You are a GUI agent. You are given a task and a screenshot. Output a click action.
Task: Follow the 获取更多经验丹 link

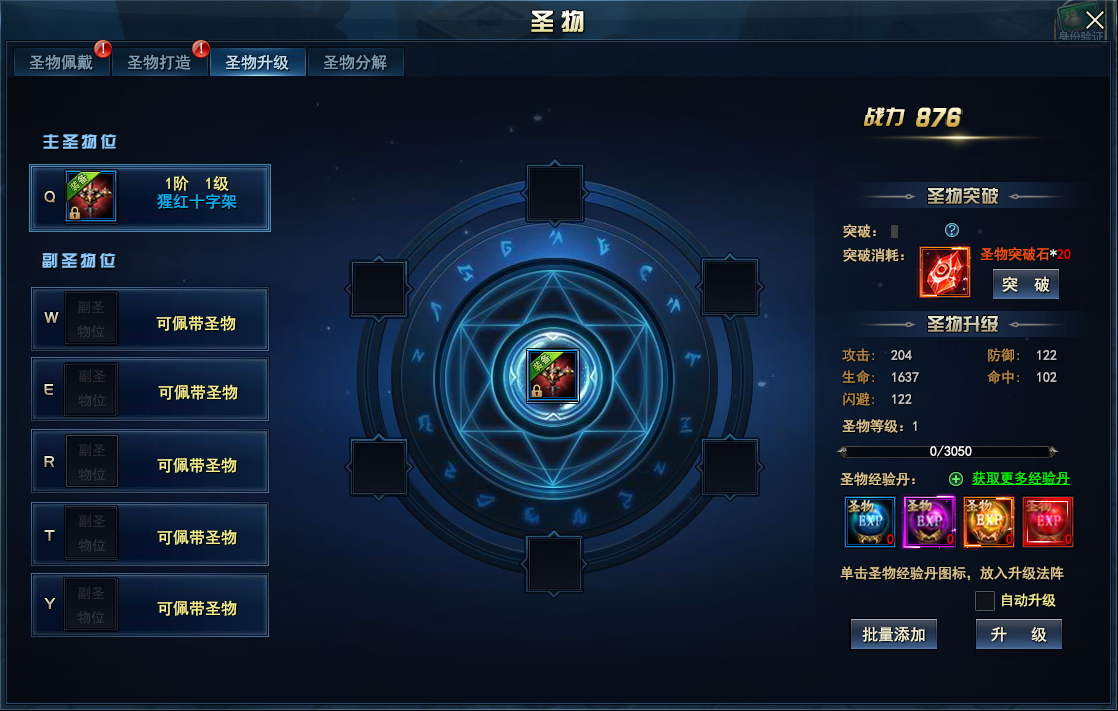pyautogui.click(x=1020, y=479)
